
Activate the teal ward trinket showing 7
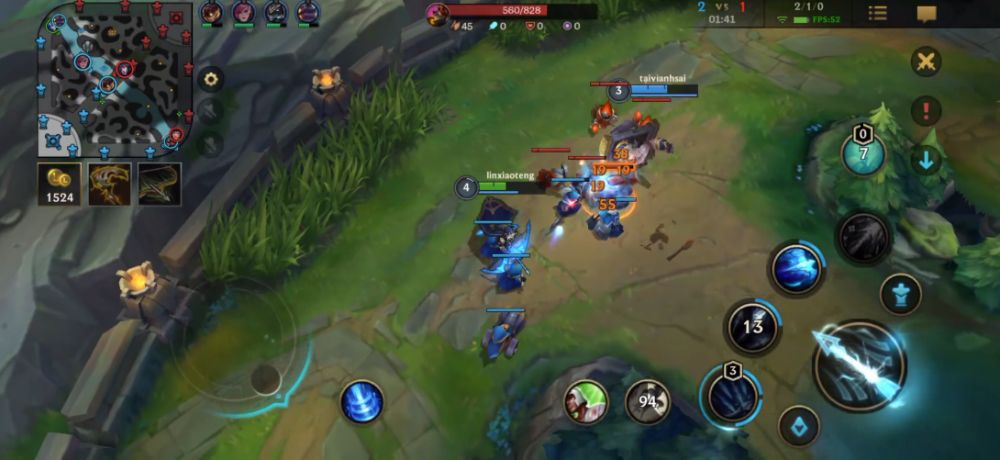pos(863,154)
